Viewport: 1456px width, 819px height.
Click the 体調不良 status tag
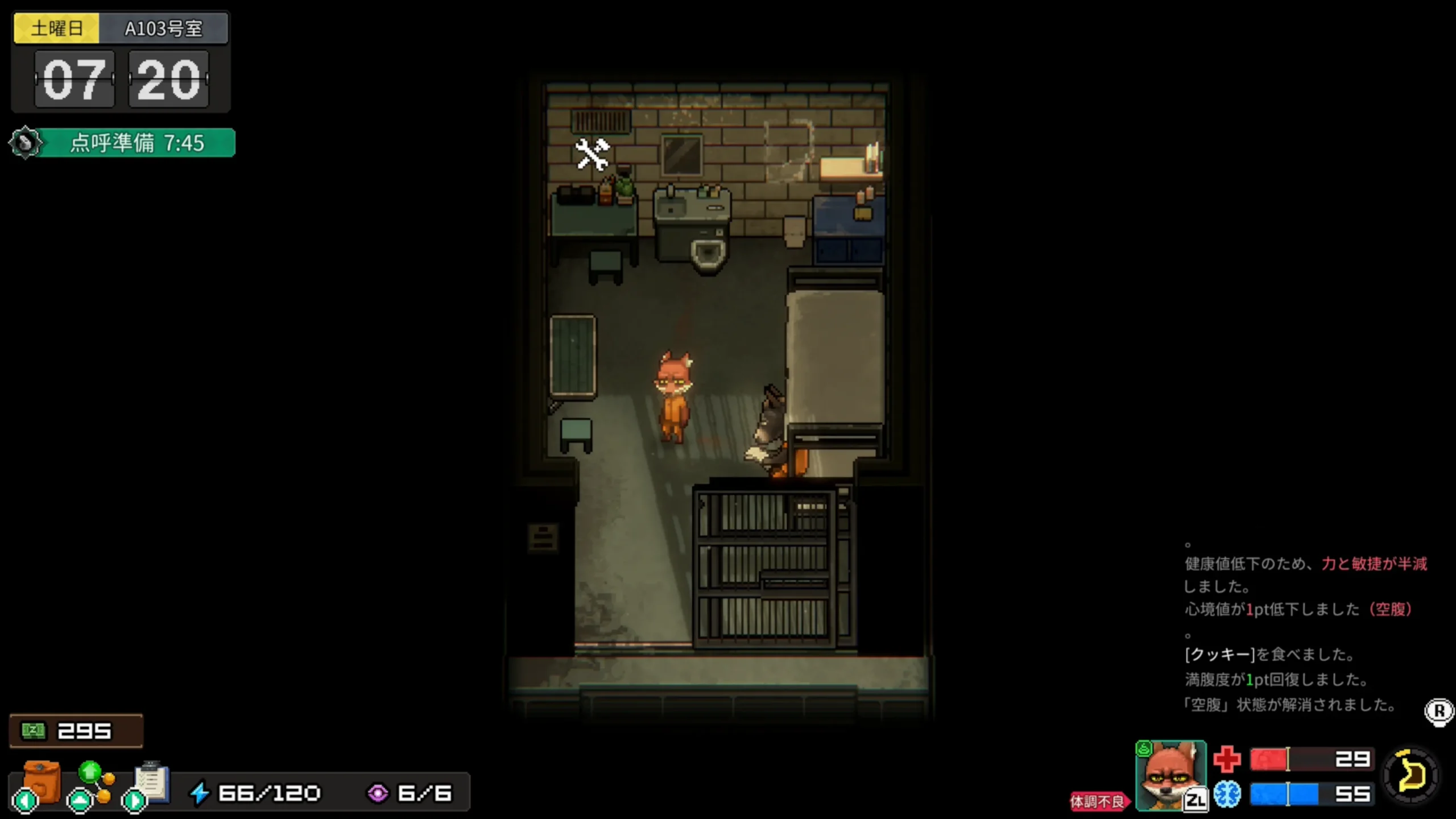[1097, 801]
